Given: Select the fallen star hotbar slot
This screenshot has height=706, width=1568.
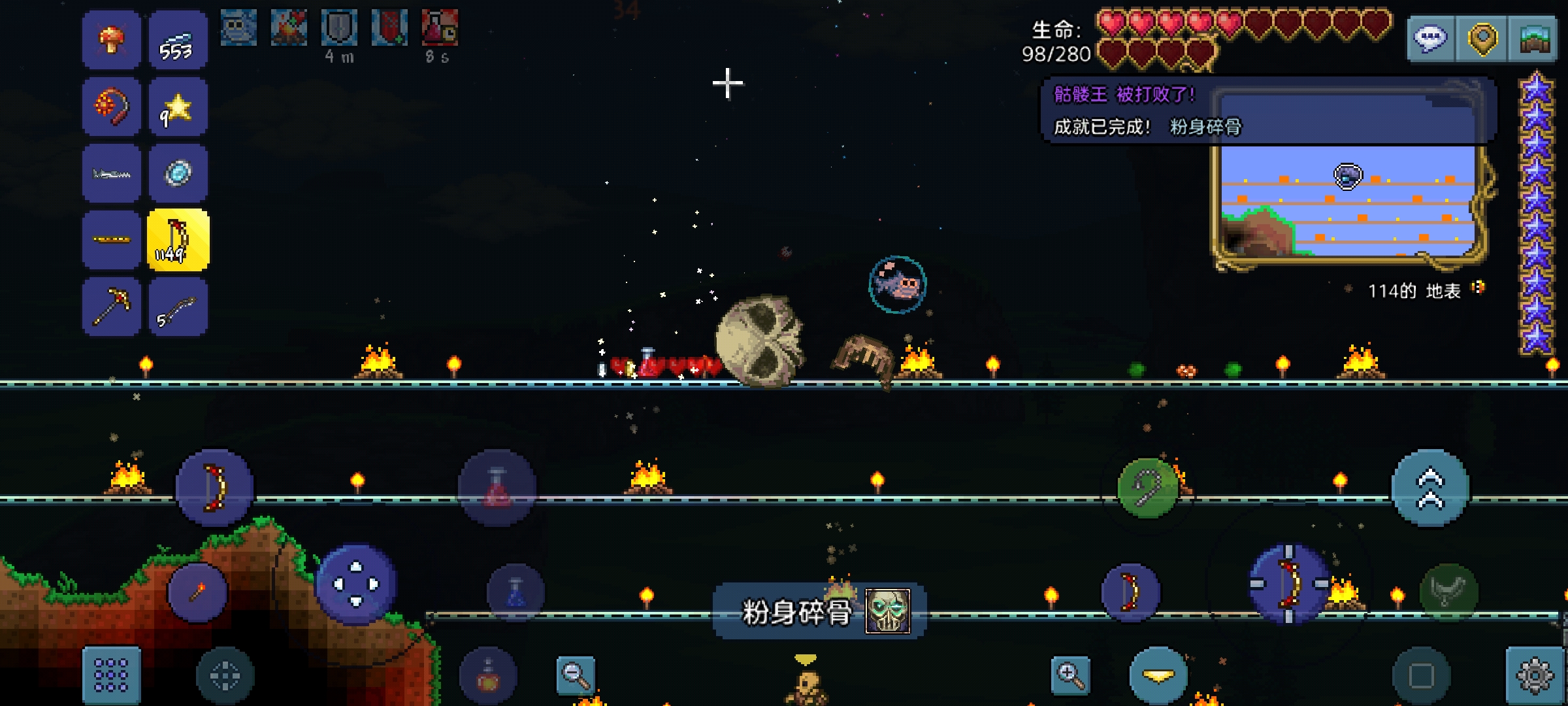Looking at the screenshot, I should pyautogui.click(x=178, y=107).
